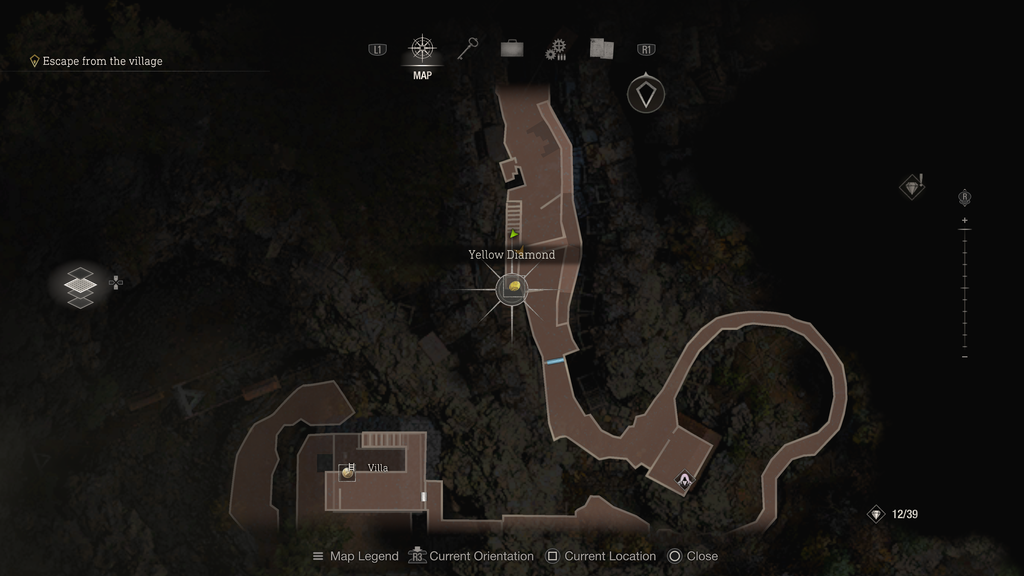This screenshot has width=1024, height=576.
Task: Switch to the gears crafting tab
Action: pyautogui.click(x=556, y=49)
